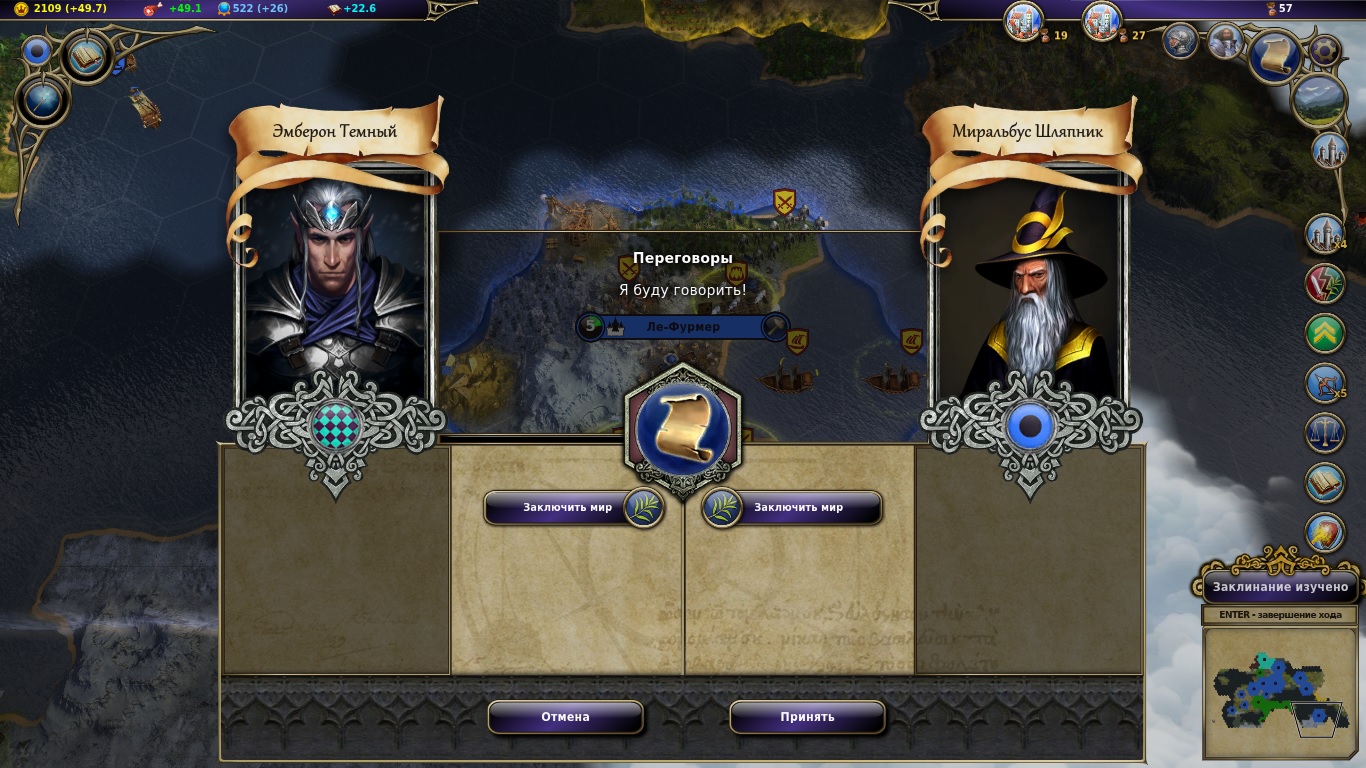Select the bearded hero portrait icon
Viewport: 1366px width, 768px height.
point(1225,41)
